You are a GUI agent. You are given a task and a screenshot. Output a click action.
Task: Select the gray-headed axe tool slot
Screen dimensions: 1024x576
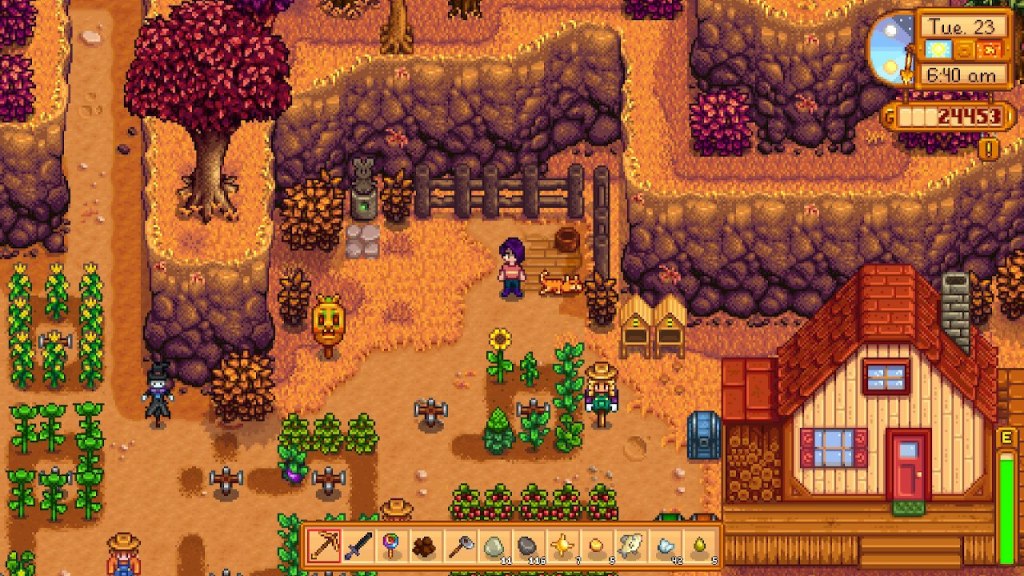[x=460, y=546]
